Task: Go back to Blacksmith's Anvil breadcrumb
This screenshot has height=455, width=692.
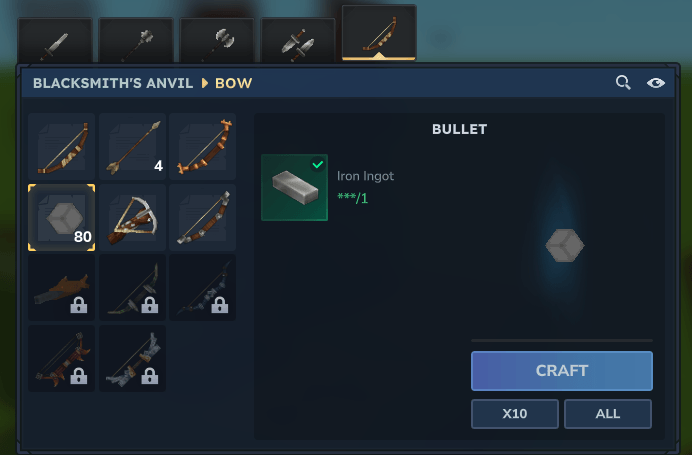Action: (x=113, y=83)
